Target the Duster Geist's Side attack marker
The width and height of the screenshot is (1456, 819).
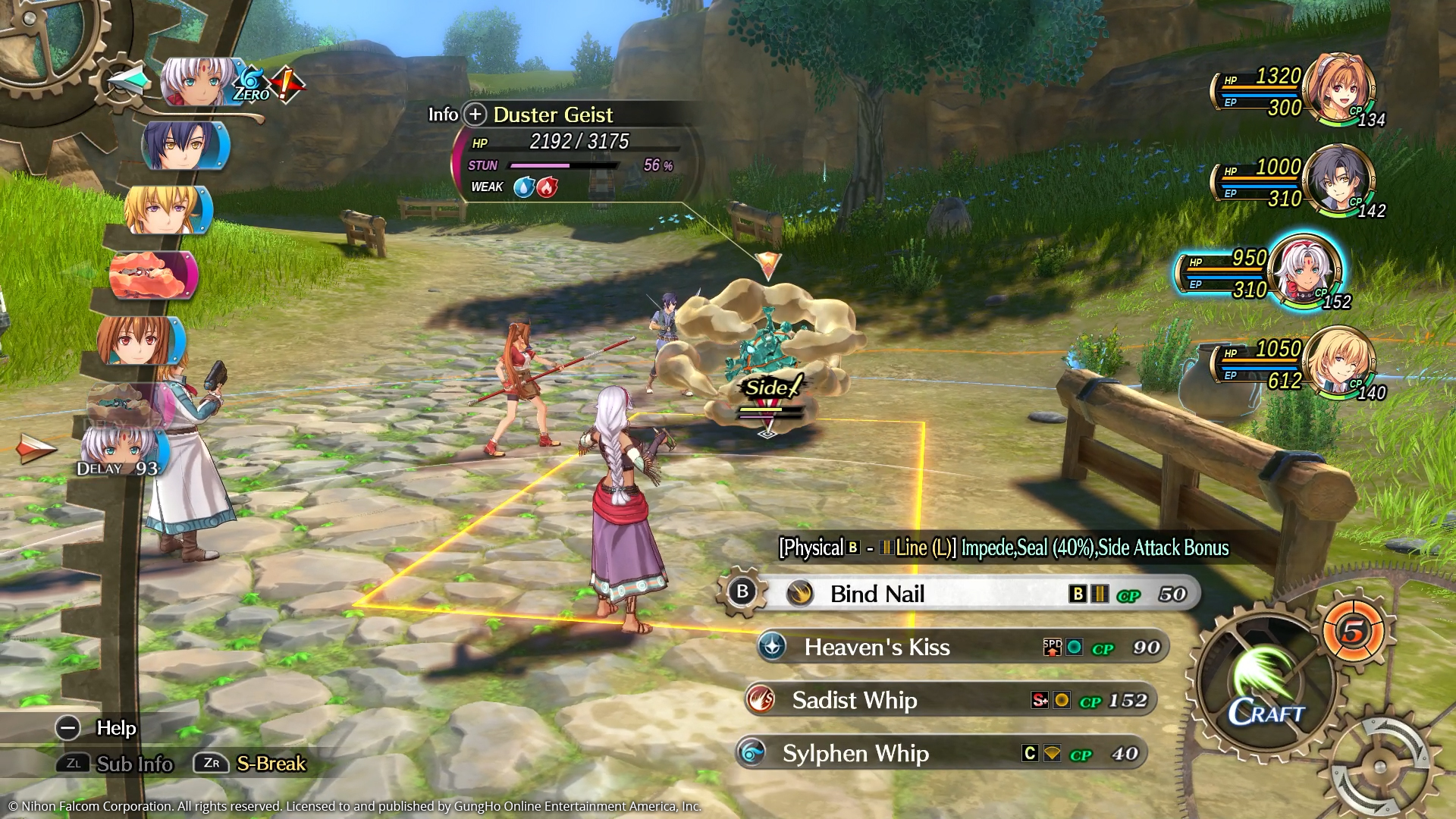click(x=770, y=388)
